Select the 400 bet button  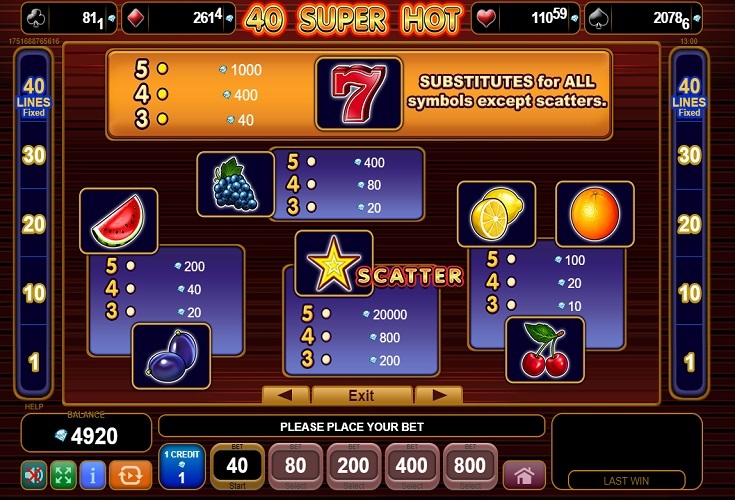tap(414, 465)
